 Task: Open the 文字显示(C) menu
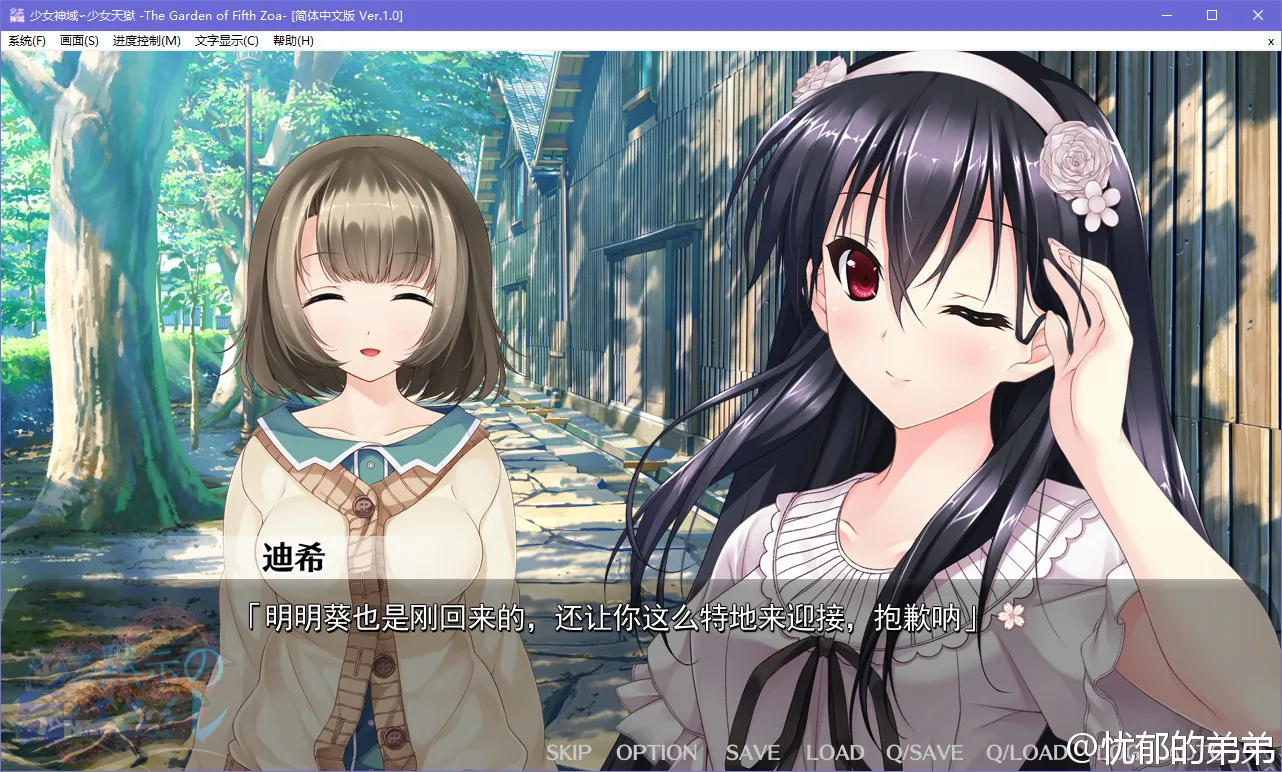pos(225,40)
